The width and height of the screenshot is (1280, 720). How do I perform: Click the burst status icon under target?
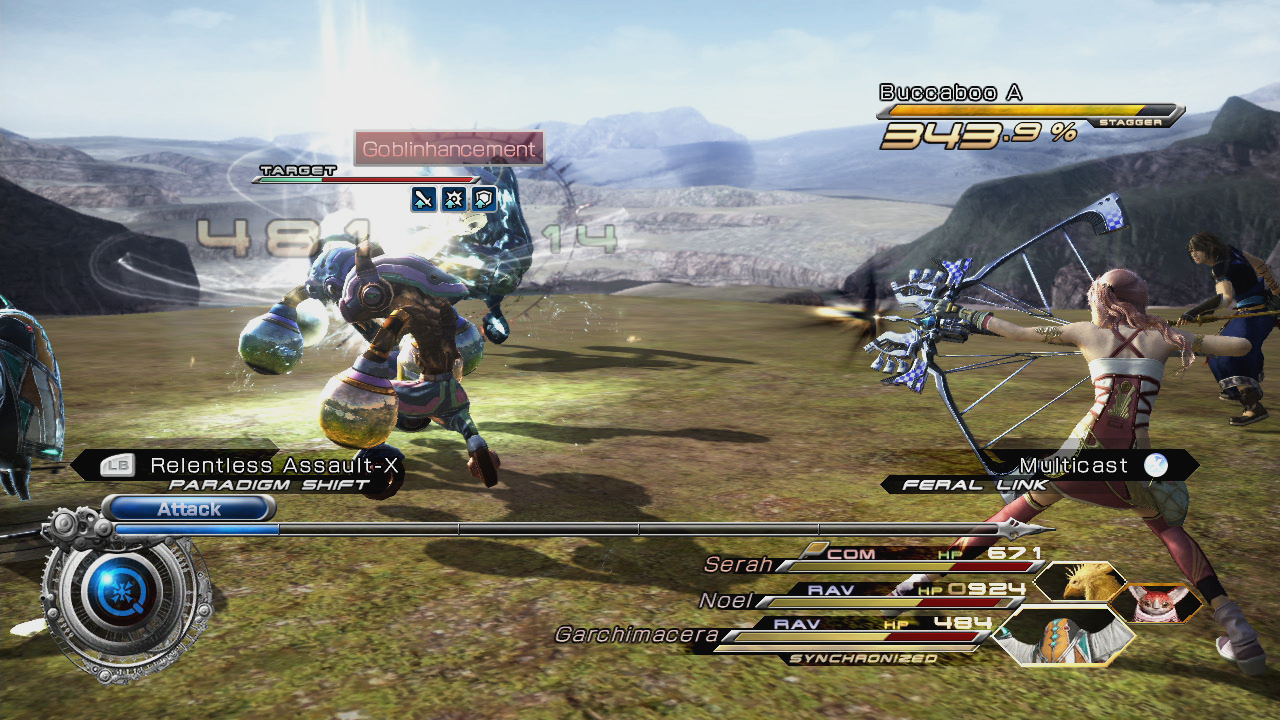454,199
